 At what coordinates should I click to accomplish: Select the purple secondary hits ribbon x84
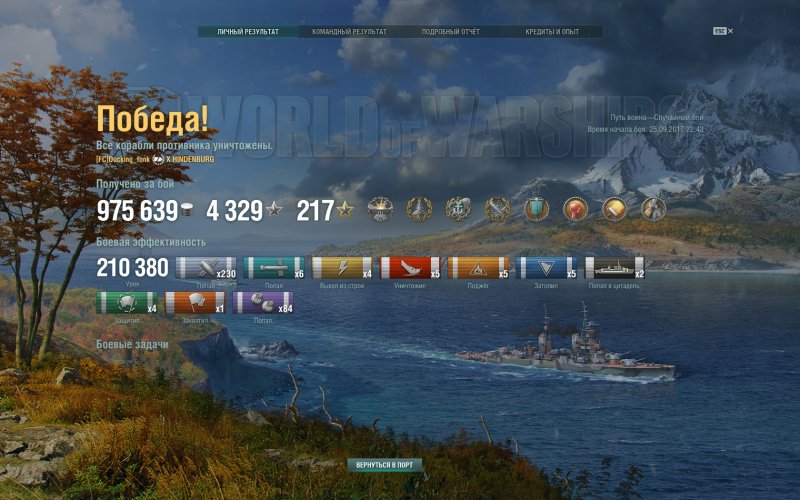point(263,303)
